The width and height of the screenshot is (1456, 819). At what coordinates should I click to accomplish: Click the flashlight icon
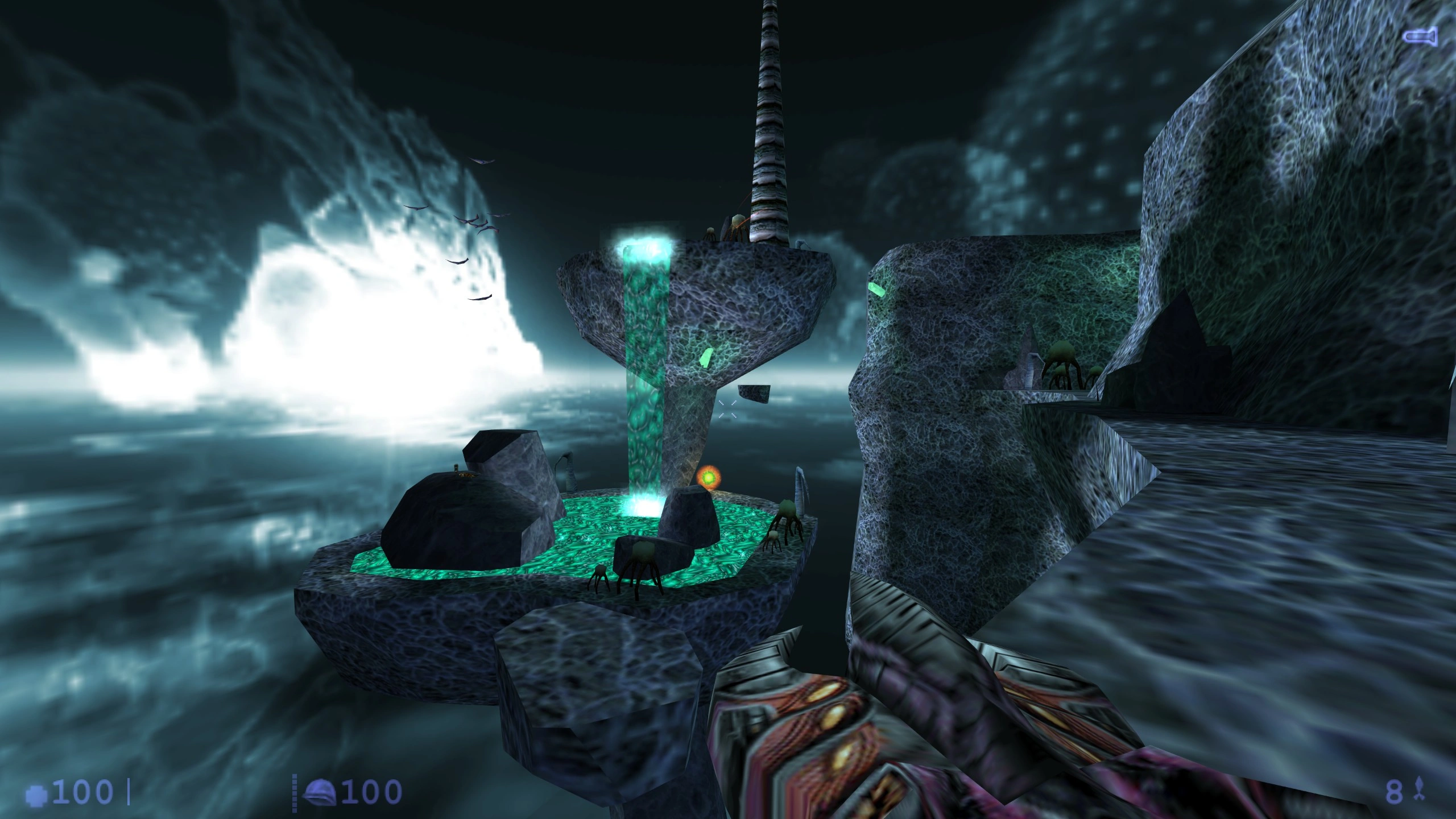click(1420, 38)
